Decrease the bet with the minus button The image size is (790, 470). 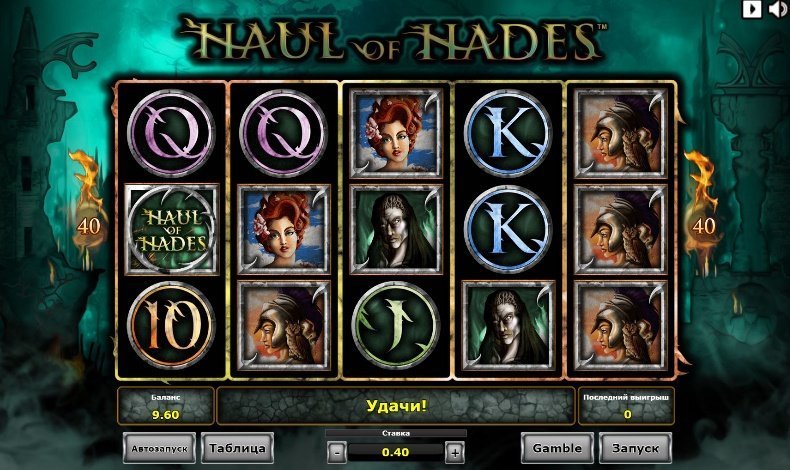[x=337, y=451]
